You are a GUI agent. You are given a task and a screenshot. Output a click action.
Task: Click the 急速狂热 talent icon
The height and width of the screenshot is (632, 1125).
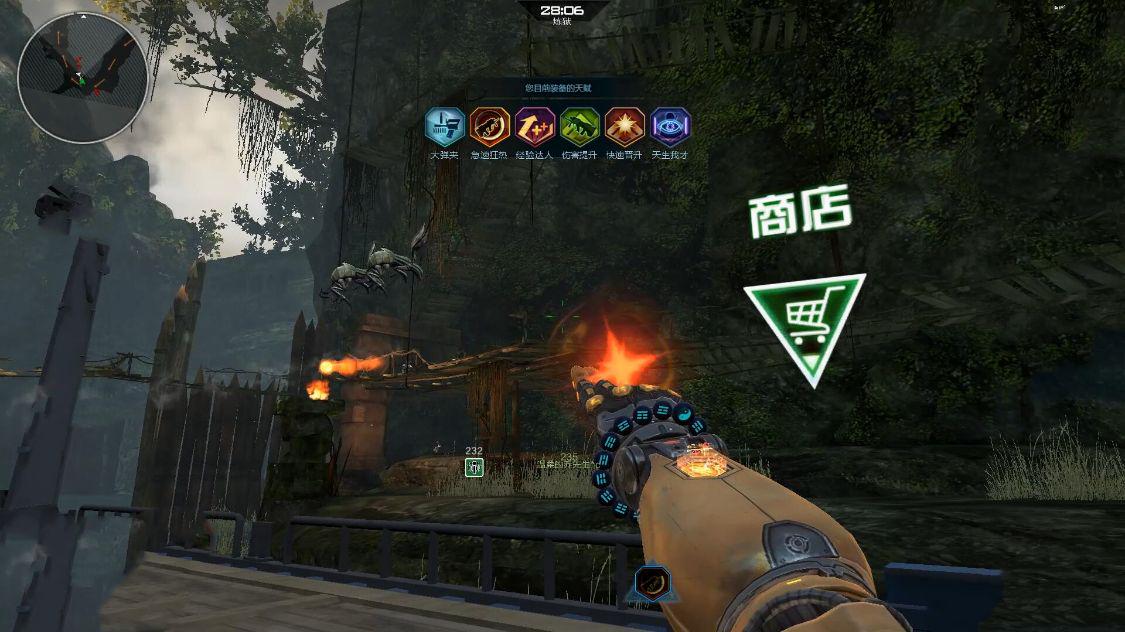click(x=489, y=127)
